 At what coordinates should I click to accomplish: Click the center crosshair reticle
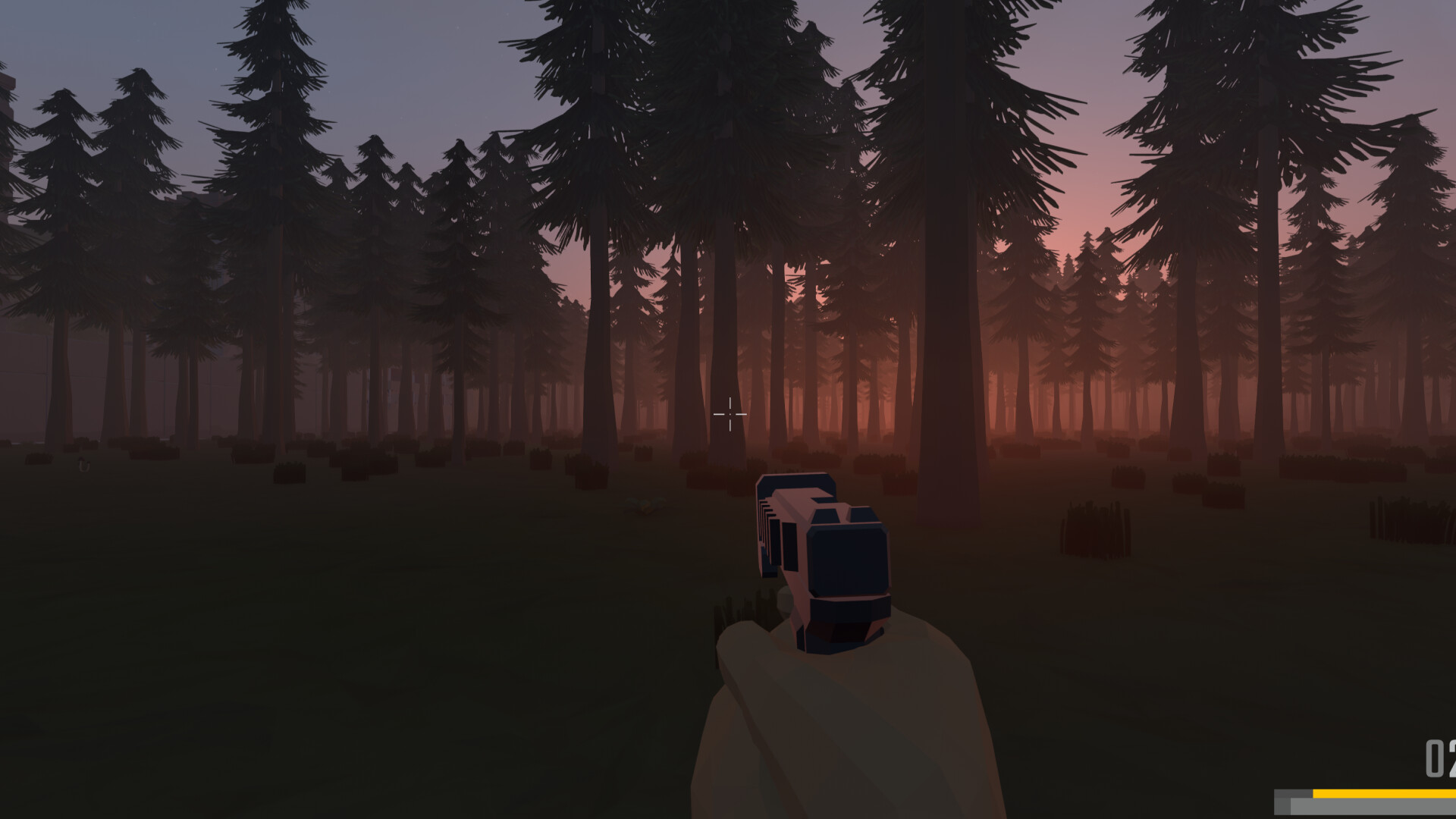click(x=729, y=414)
